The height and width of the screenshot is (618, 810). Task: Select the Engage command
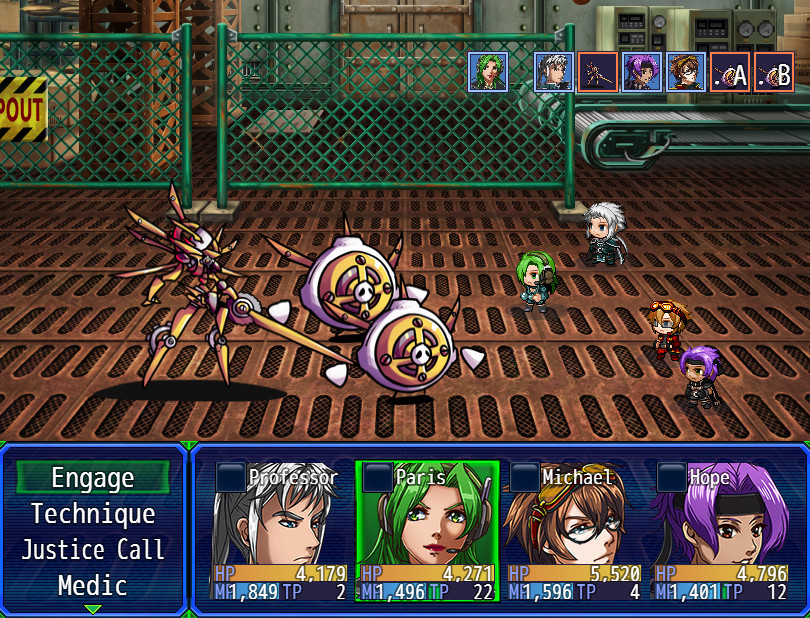click(93, 478)
